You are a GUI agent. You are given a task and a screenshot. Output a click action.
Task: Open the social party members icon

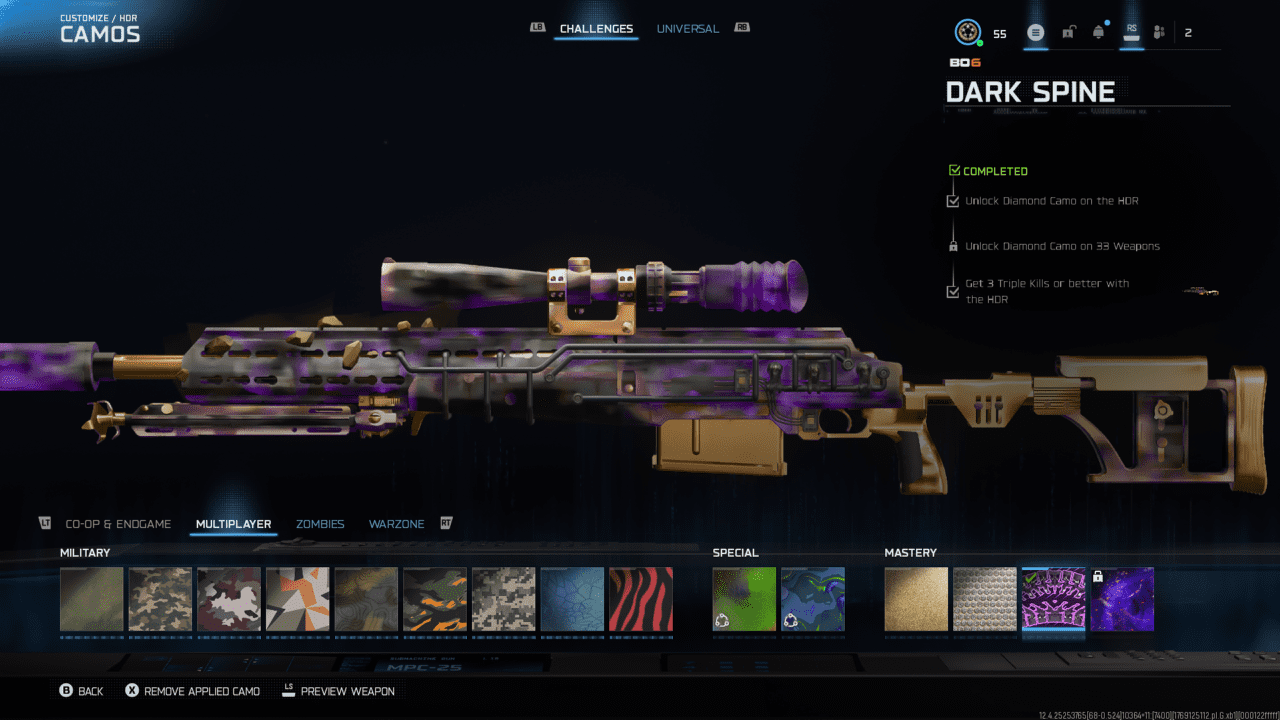point(1159,33)
